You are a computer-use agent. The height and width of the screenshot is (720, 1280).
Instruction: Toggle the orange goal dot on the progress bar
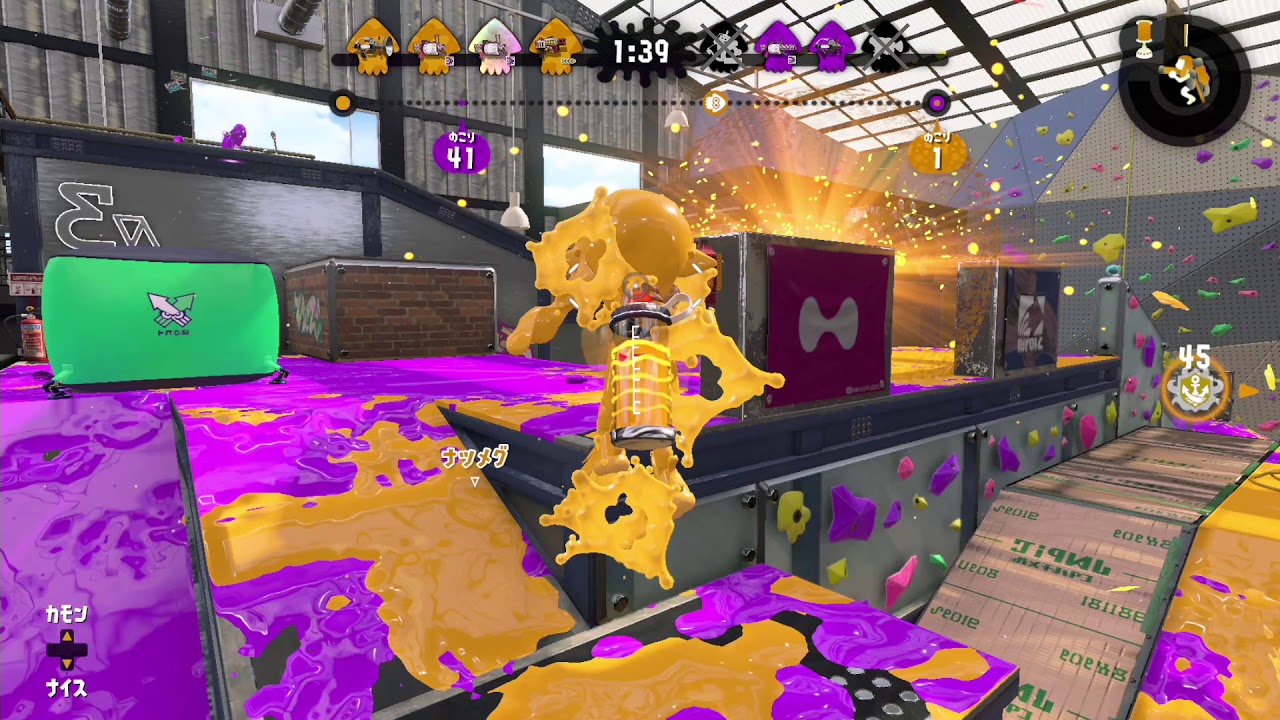(345, 102)
